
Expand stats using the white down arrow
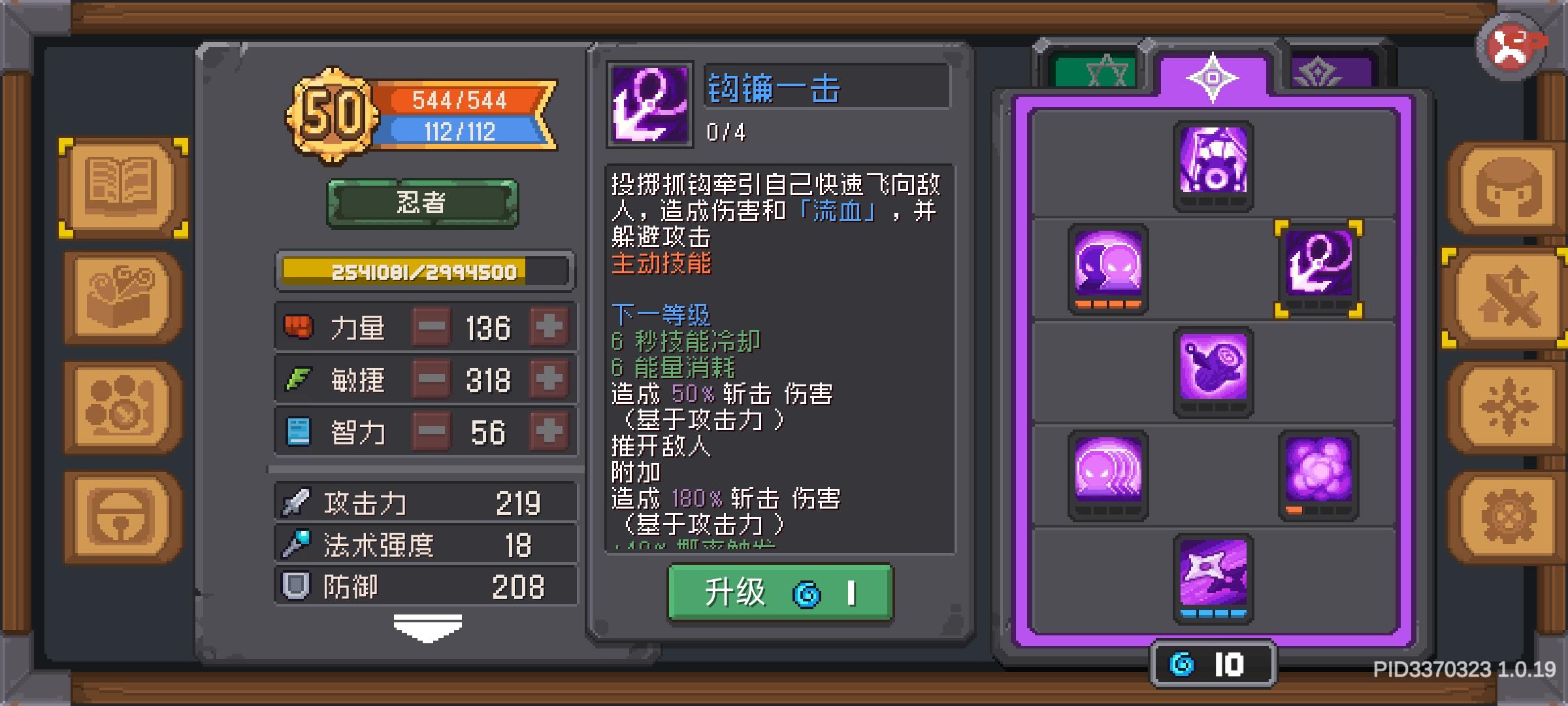coord(428,626)
